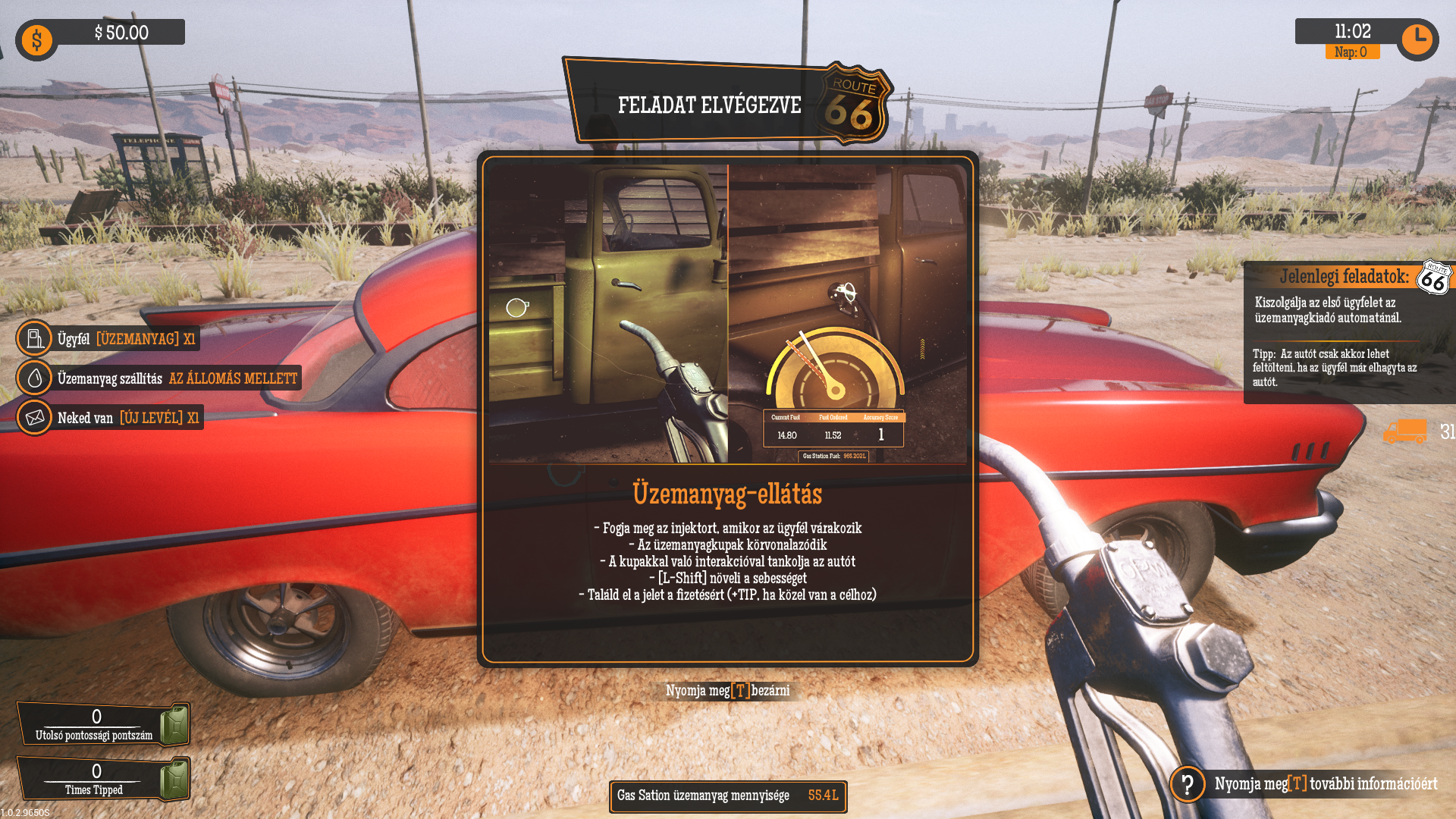Click the orange clock icon

pyautogui.click(x=1416, y=39)
